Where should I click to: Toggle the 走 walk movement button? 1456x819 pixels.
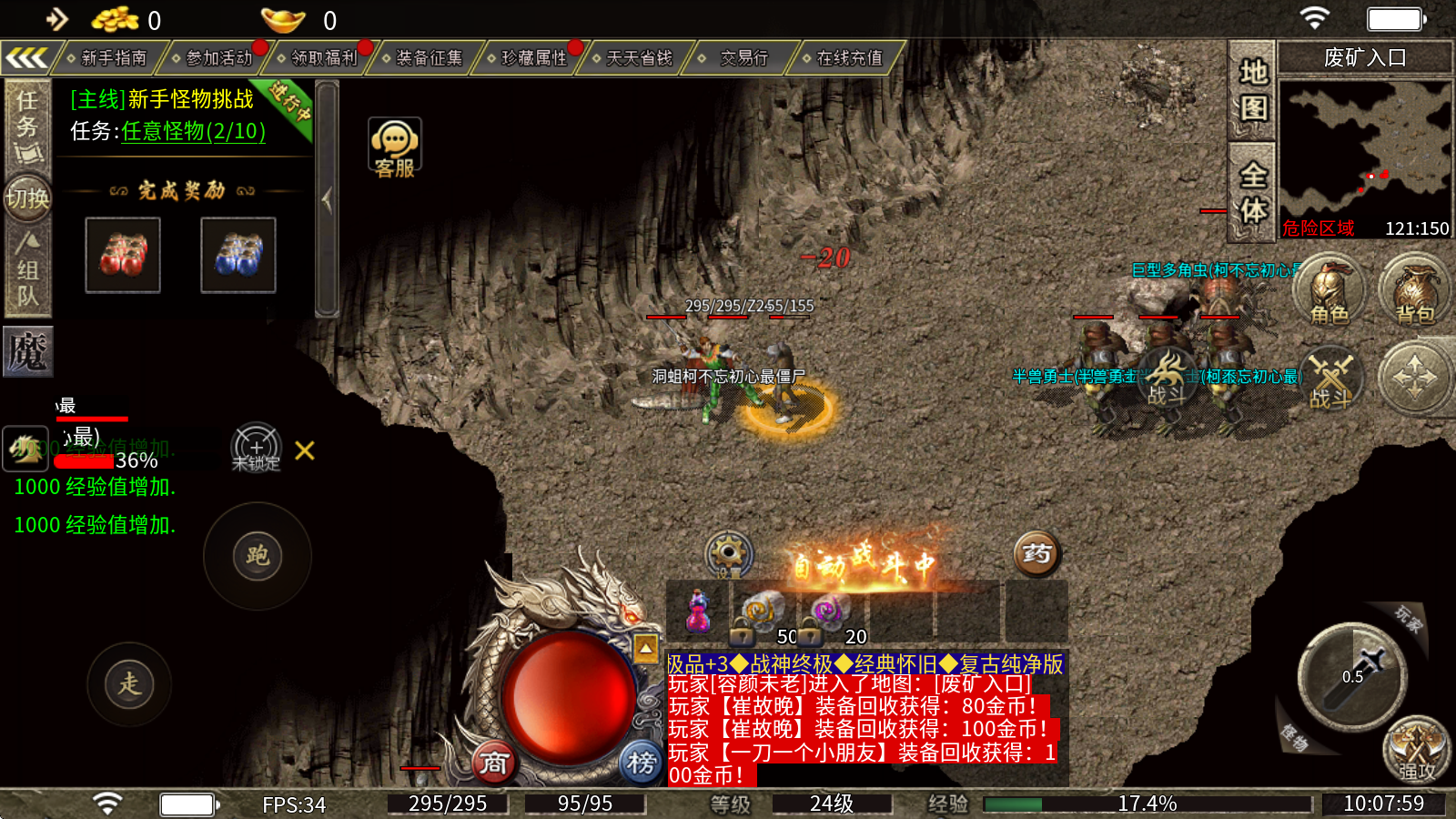pyautogui.click(x=129, y=683)
